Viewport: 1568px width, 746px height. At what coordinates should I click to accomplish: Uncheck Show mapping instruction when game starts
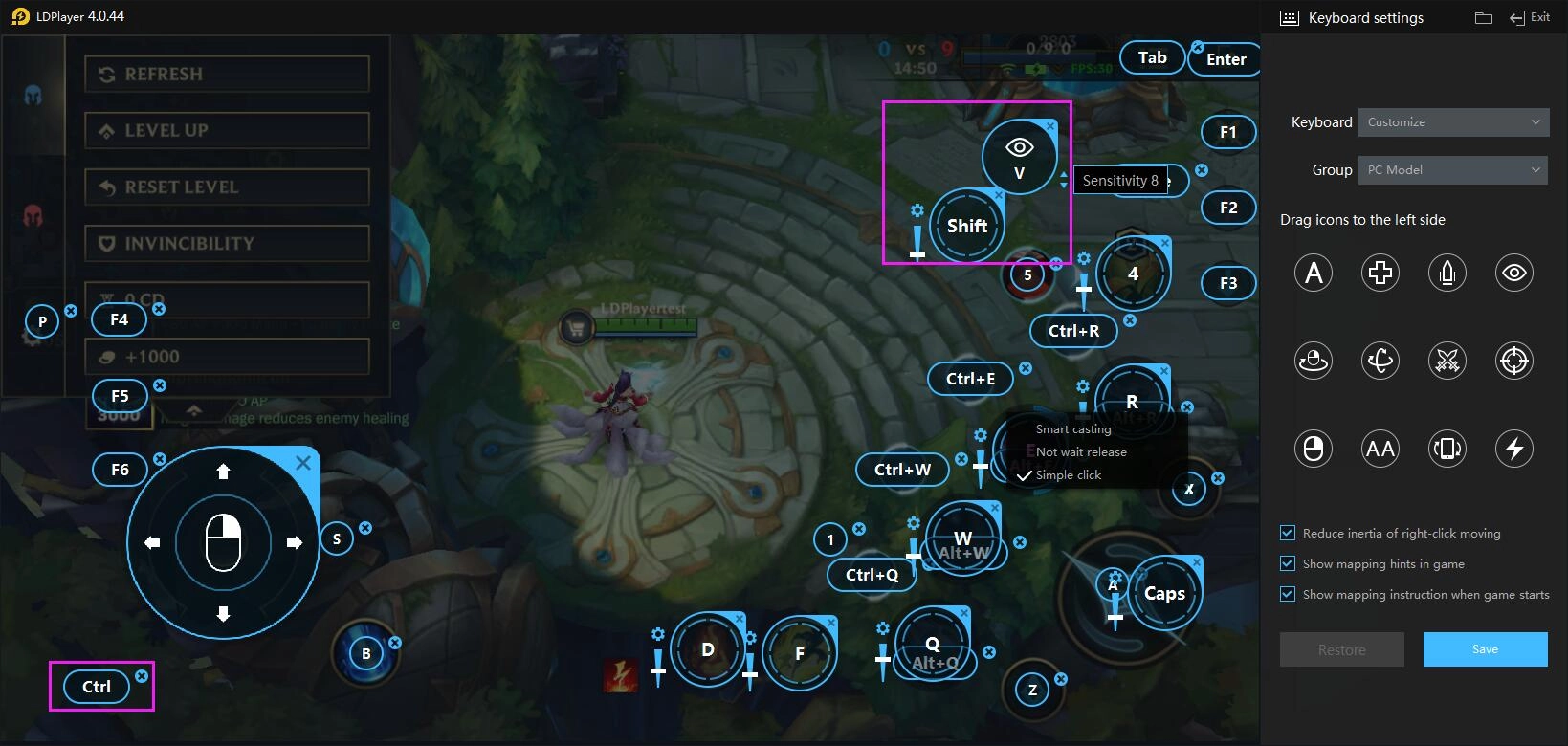pyautogui.click(x=1287, y=594)
